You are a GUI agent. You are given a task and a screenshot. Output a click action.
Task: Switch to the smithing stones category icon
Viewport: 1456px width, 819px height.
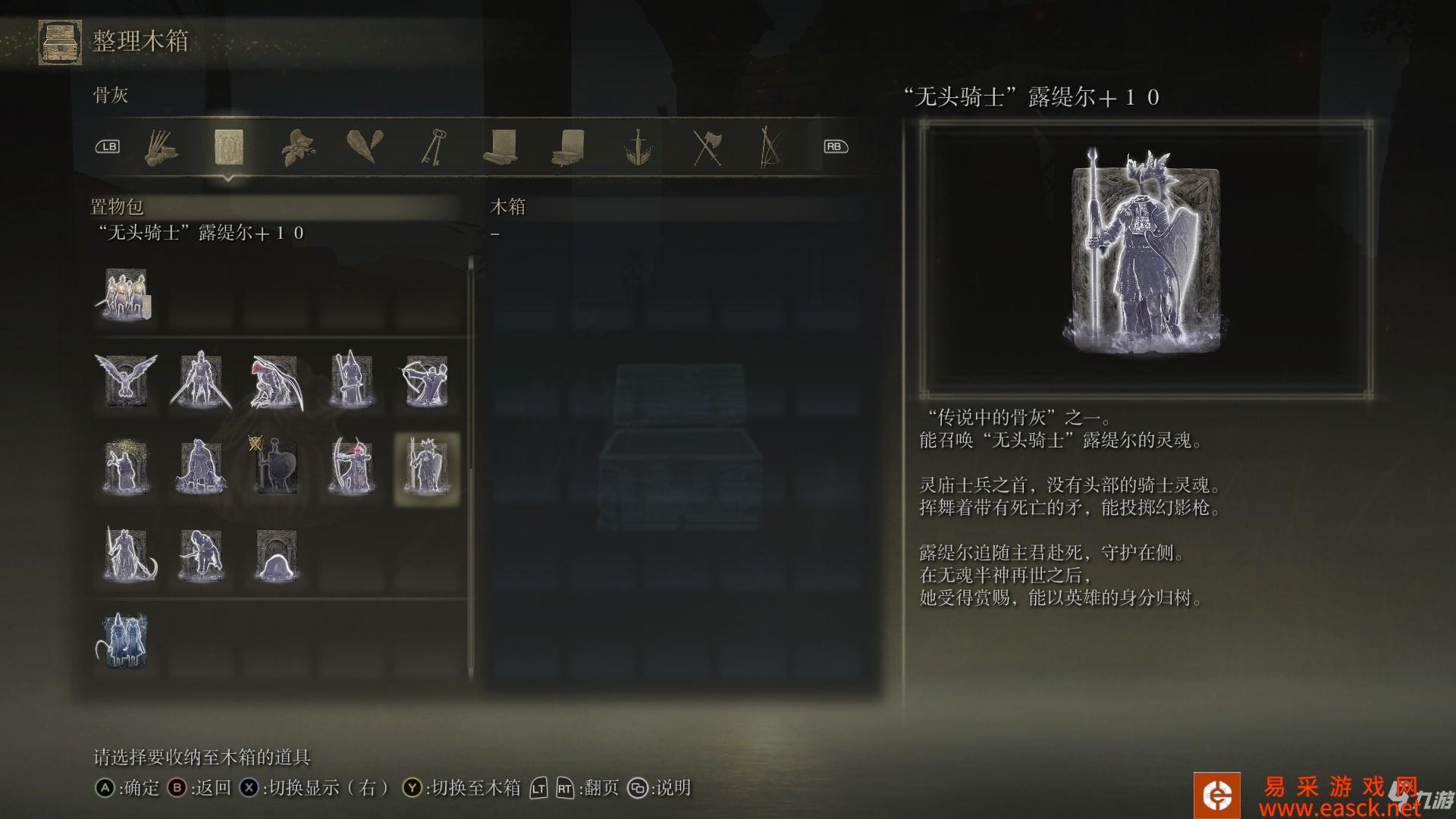coord(366,148)
